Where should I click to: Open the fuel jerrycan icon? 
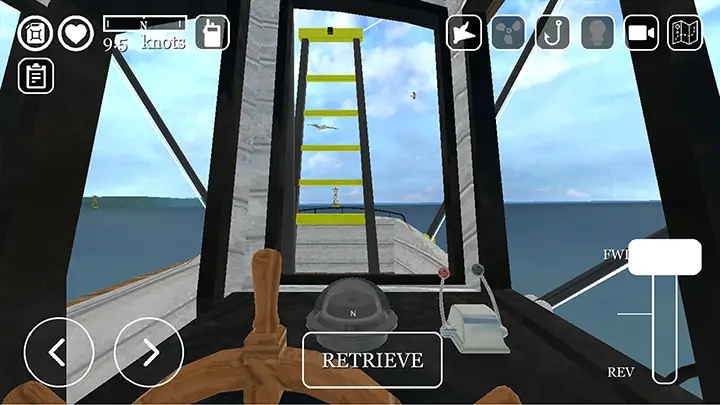click(35, 33)
